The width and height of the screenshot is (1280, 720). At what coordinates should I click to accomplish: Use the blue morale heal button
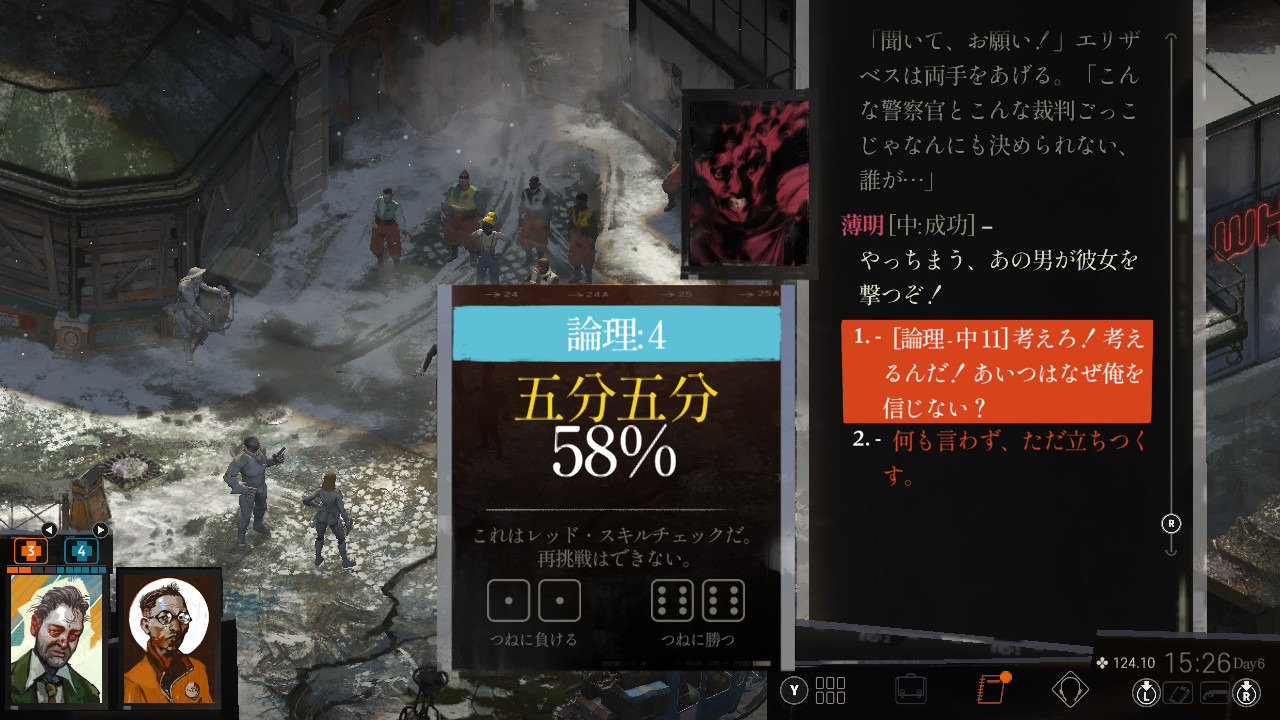coord(81,551)
